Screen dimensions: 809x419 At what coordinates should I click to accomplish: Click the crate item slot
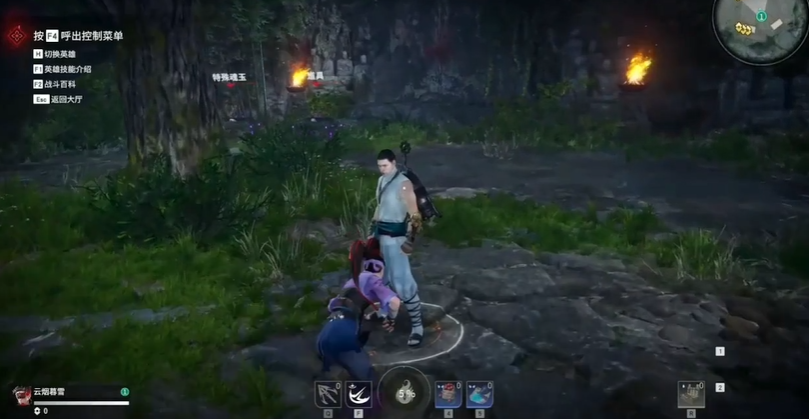coord(690,393)
